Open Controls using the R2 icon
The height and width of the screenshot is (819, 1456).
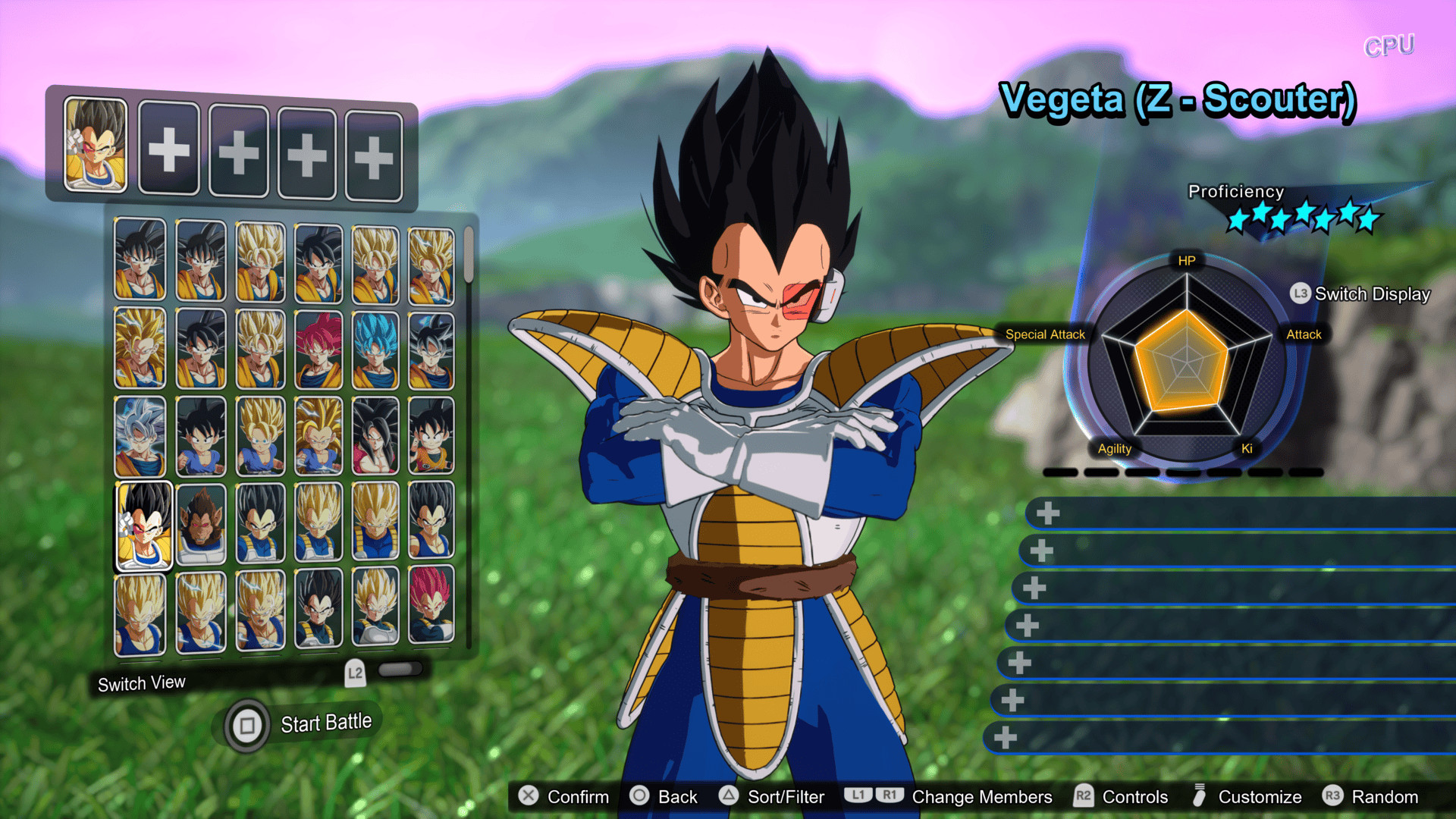1083,796
